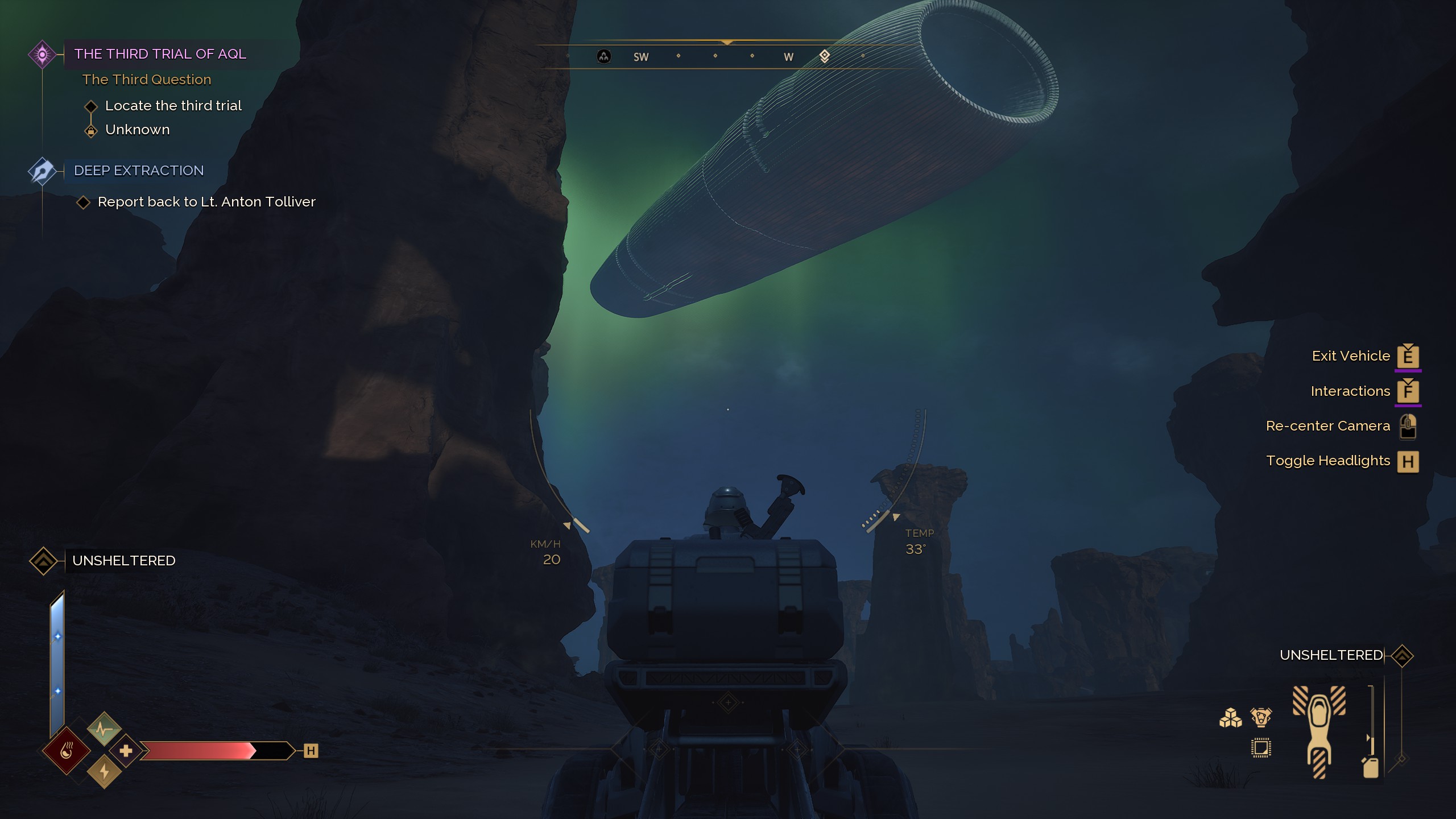The height and width of the screenshot is (819, 1456).
Task: Click the fuel canister icon
Action: click(1371, 767)
